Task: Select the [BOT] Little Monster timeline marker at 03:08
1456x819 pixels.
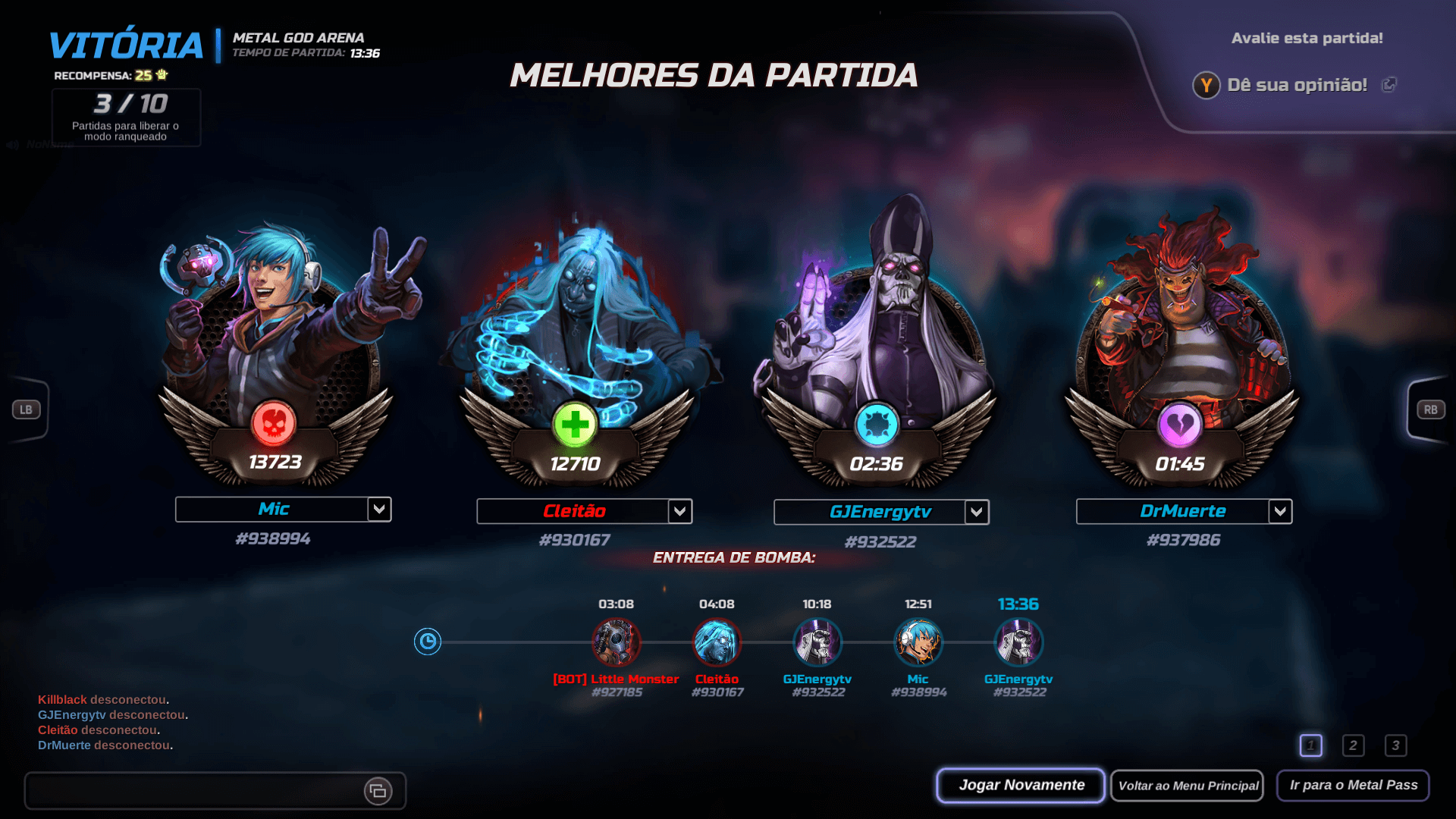Action: click(x=615, y=642)
